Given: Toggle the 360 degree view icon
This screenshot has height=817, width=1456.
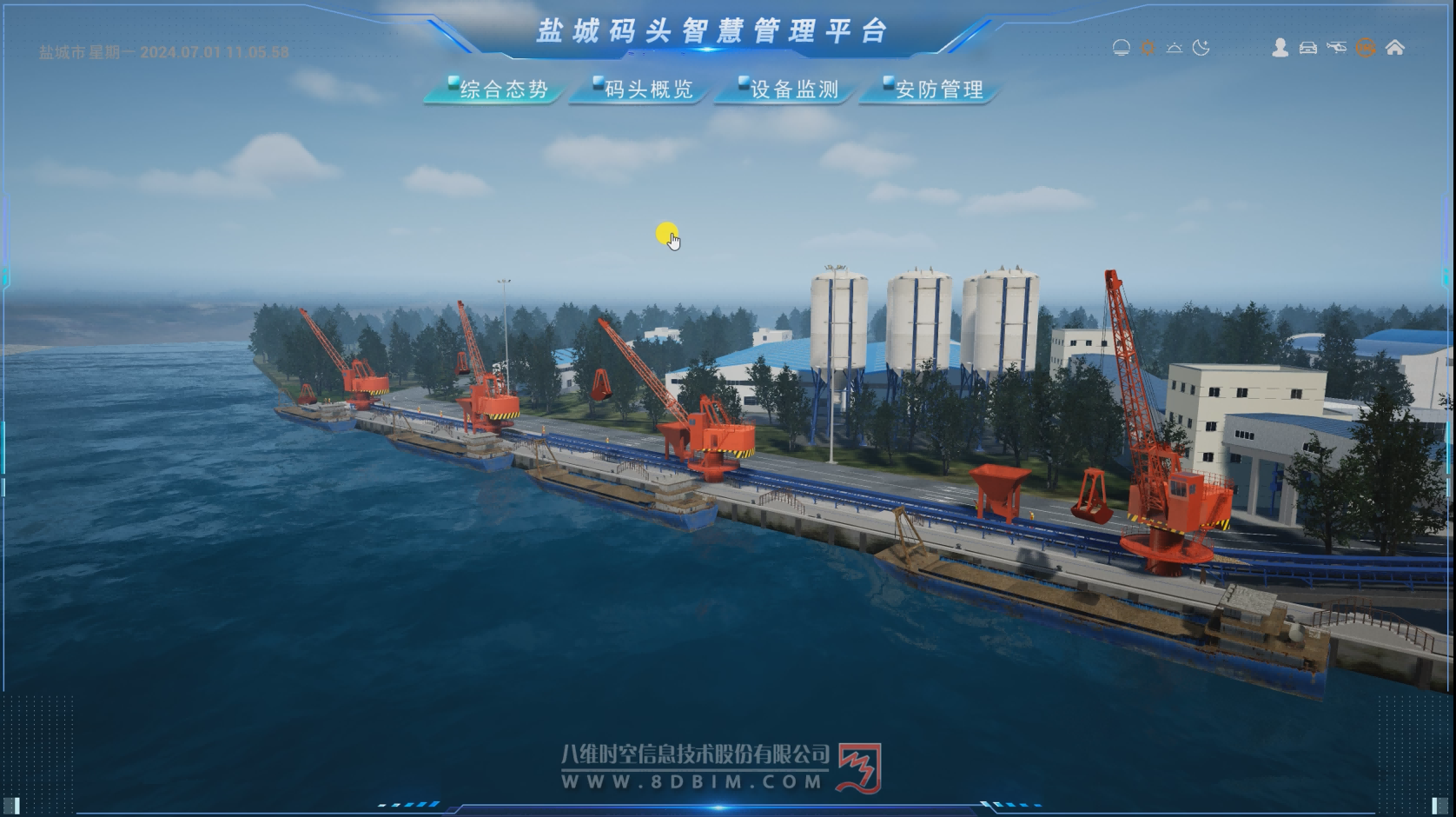Looking at the screenshot, I should click(x=1366, y=48).
